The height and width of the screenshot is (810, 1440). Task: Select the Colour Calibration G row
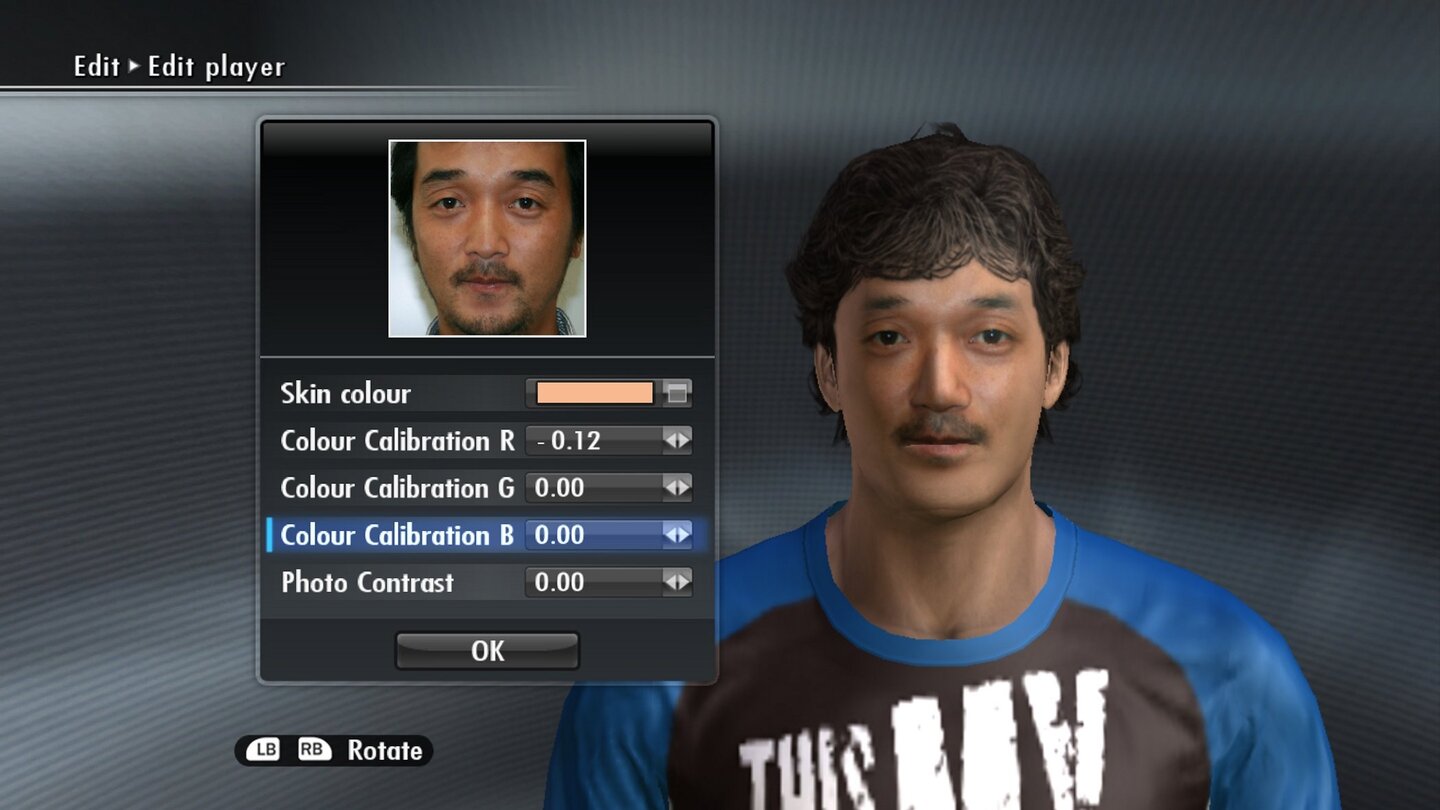(397, 488)
